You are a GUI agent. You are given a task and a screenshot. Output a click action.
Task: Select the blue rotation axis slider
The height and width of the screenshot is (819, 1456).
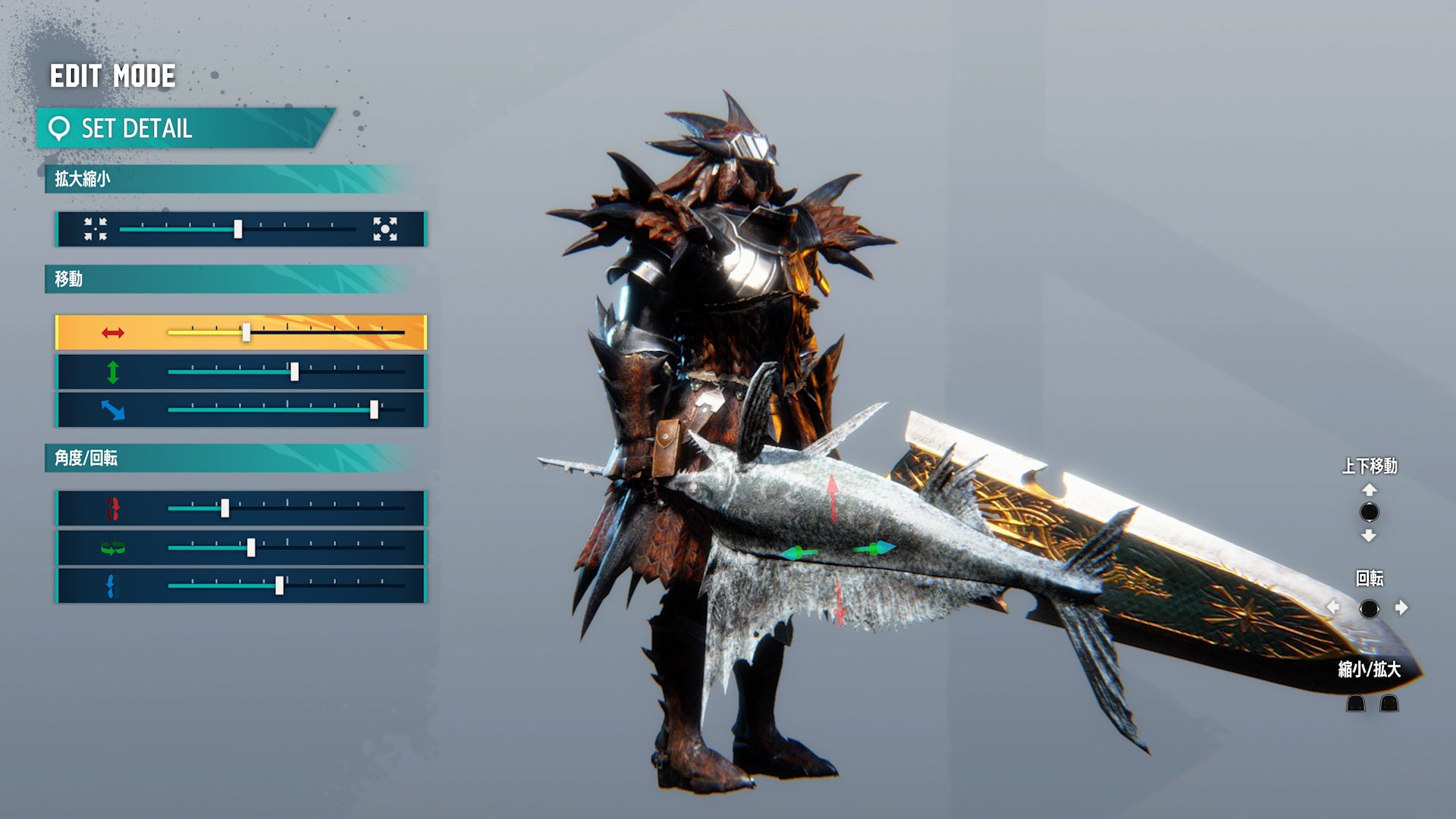(x=279, y=585)
